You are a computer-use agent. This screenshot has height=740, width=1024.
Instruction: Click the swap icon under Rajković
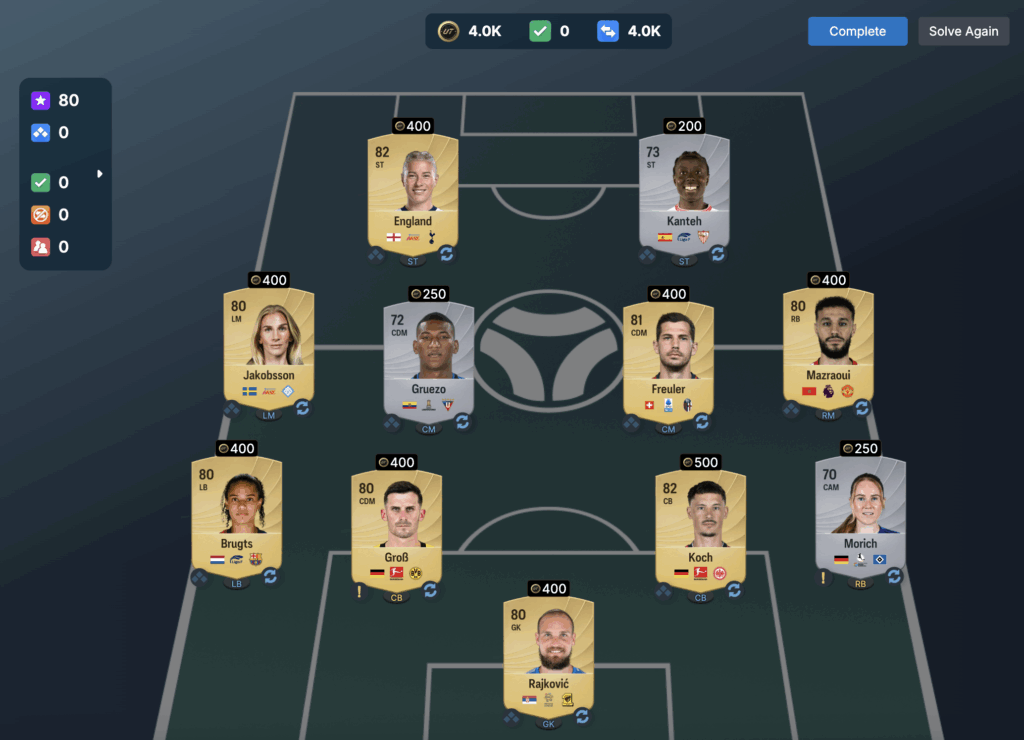tap(582, 716)
